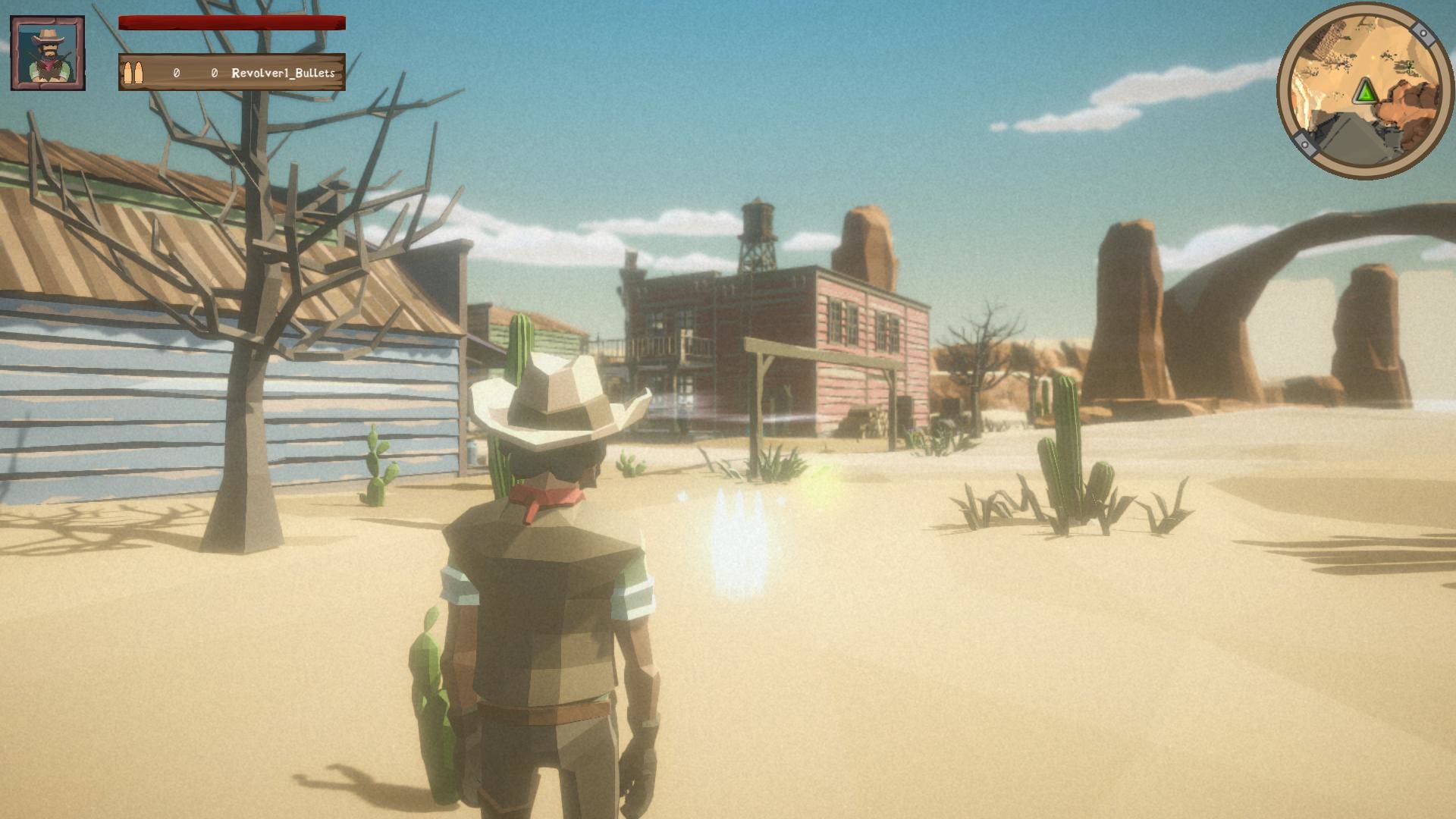Click the second zero in the ammo counter
This screenshot has width=1456, height=819.
(215, 74)
